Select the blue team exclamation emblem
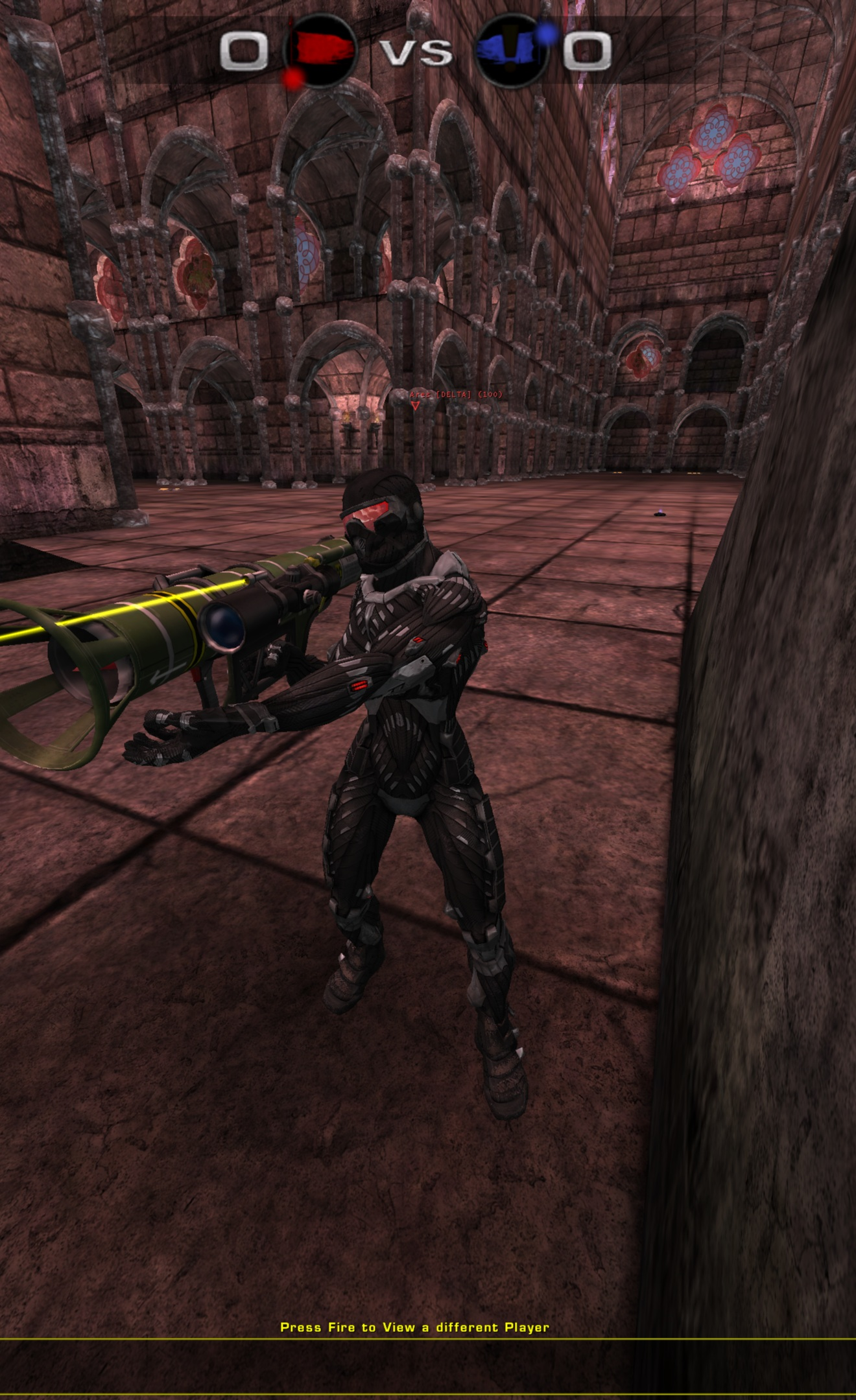This screenshot has width=856, height=1400. pyautogui.click(x=511, y=49)
